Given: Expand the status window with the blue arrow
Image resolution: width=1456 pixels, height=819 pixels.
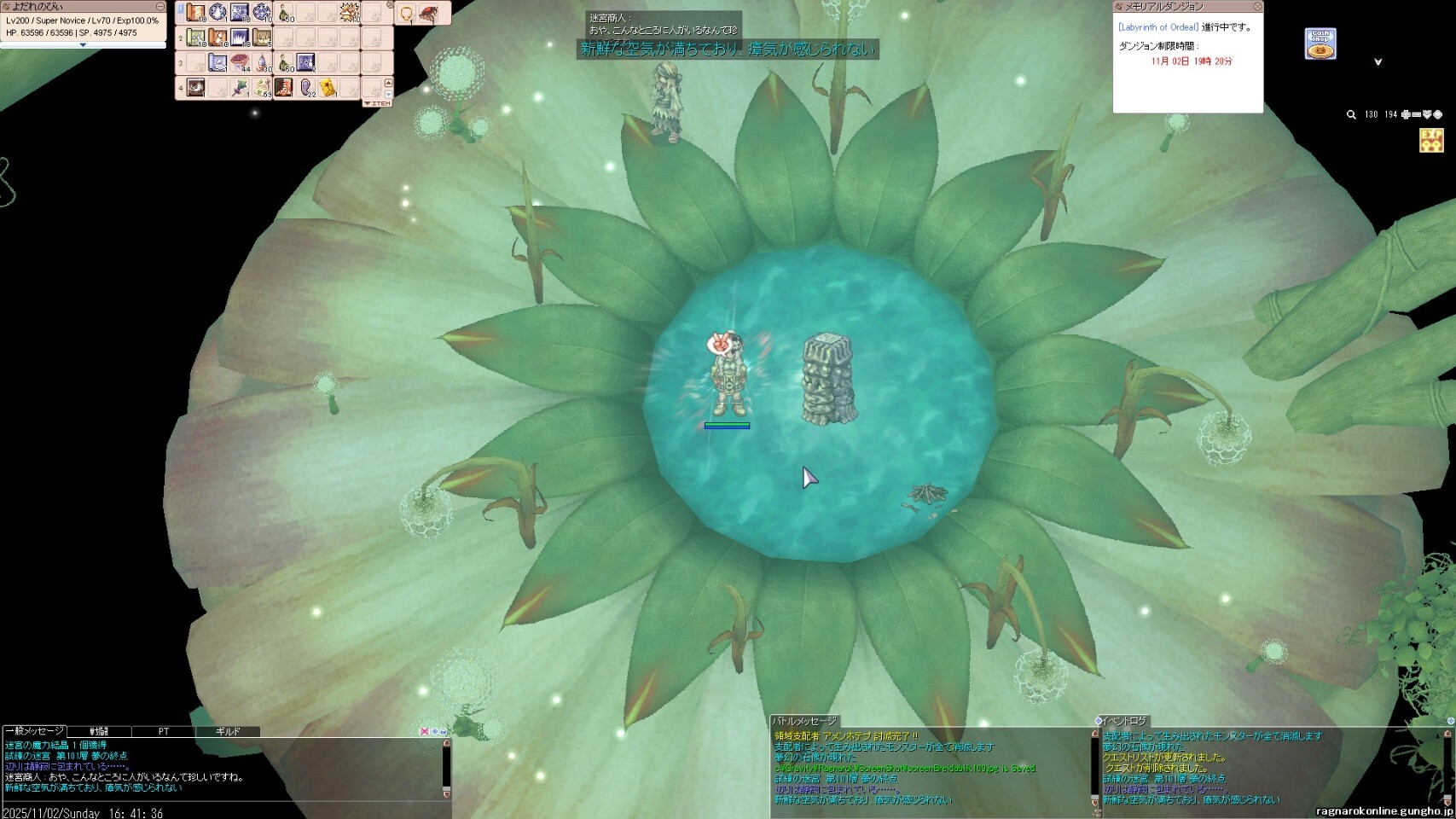Looking at the screenshot, I should [x=83, y=45].
